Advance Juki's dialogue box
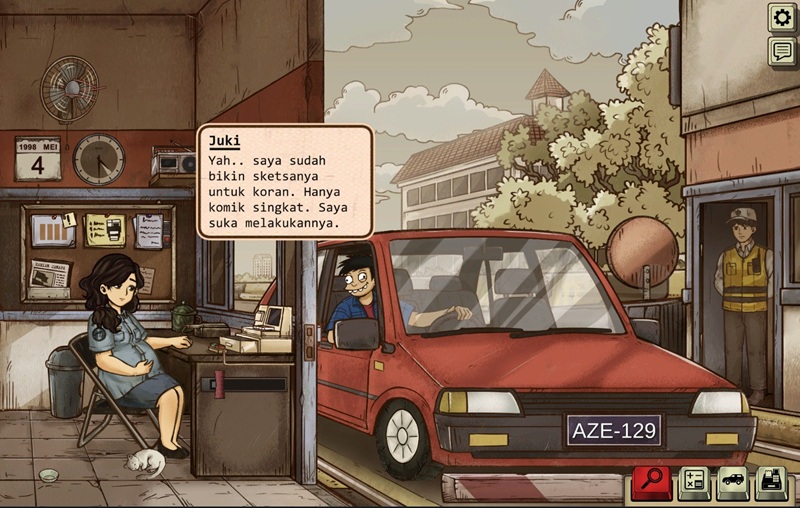800x508 pixels. coord(285,182)
